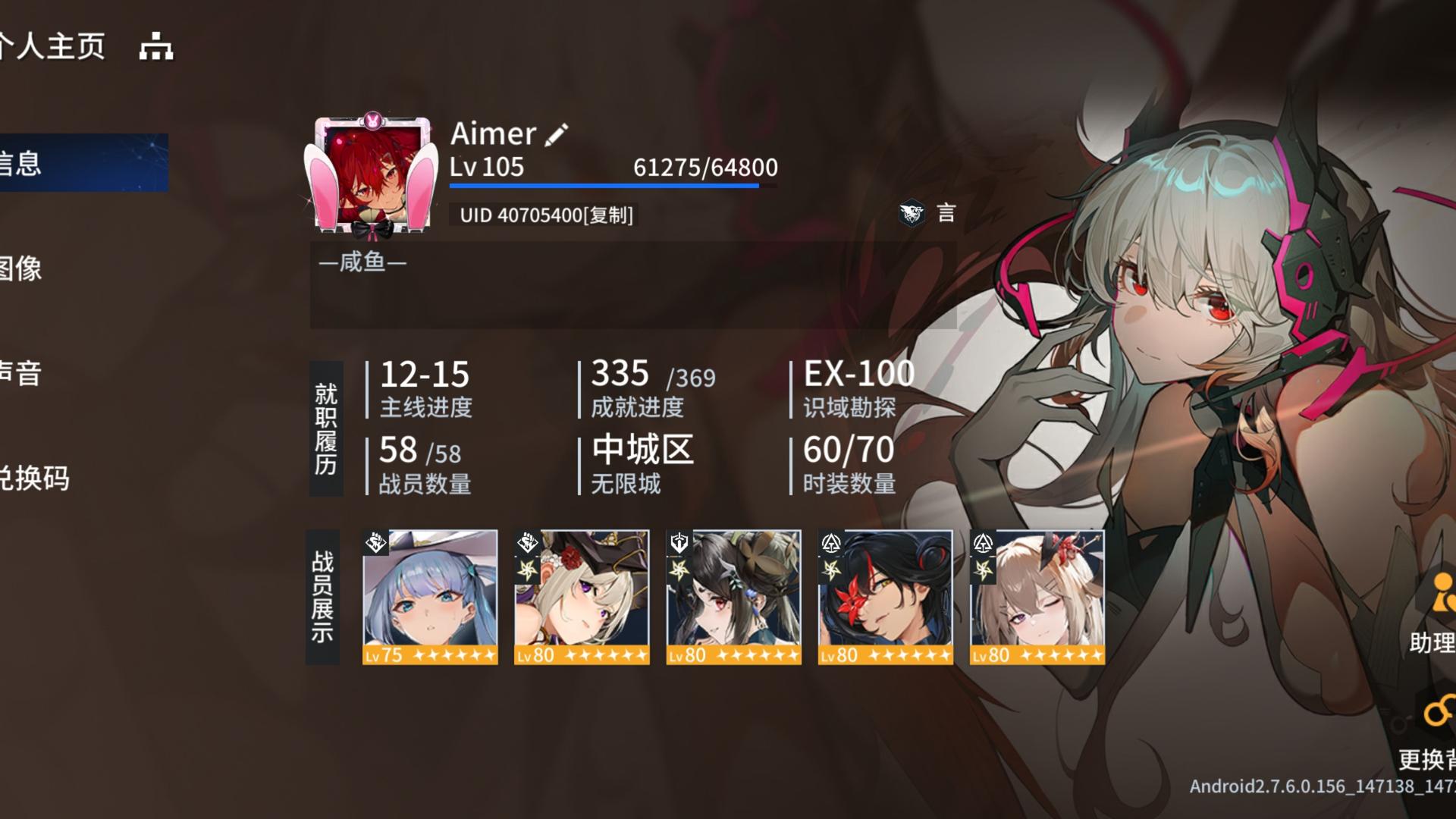
Task: Click the guild emblem icon next to 言
Action: click(912, 213)
